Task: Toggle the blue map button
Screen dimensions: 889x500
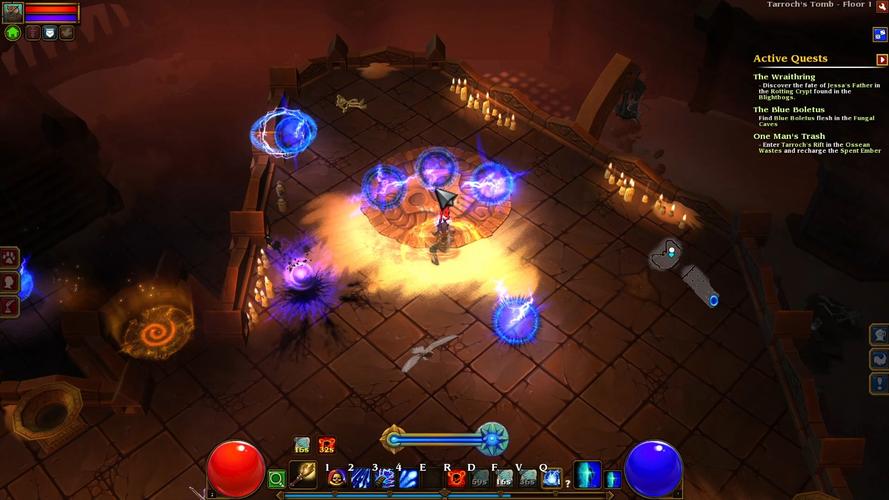Action: pos(880,34)
